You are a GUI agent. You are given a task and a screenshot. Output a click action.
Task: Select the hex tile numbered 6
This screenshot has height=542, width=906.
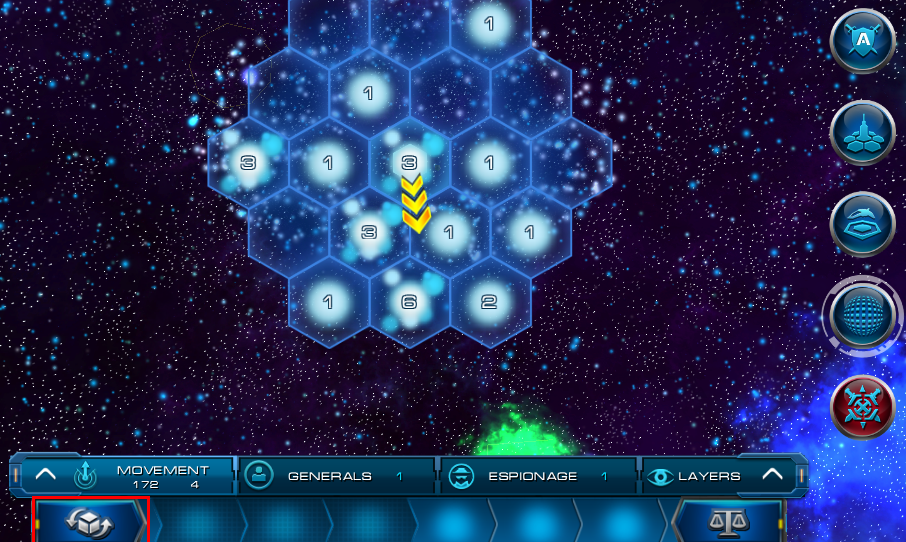click(409, 302)
